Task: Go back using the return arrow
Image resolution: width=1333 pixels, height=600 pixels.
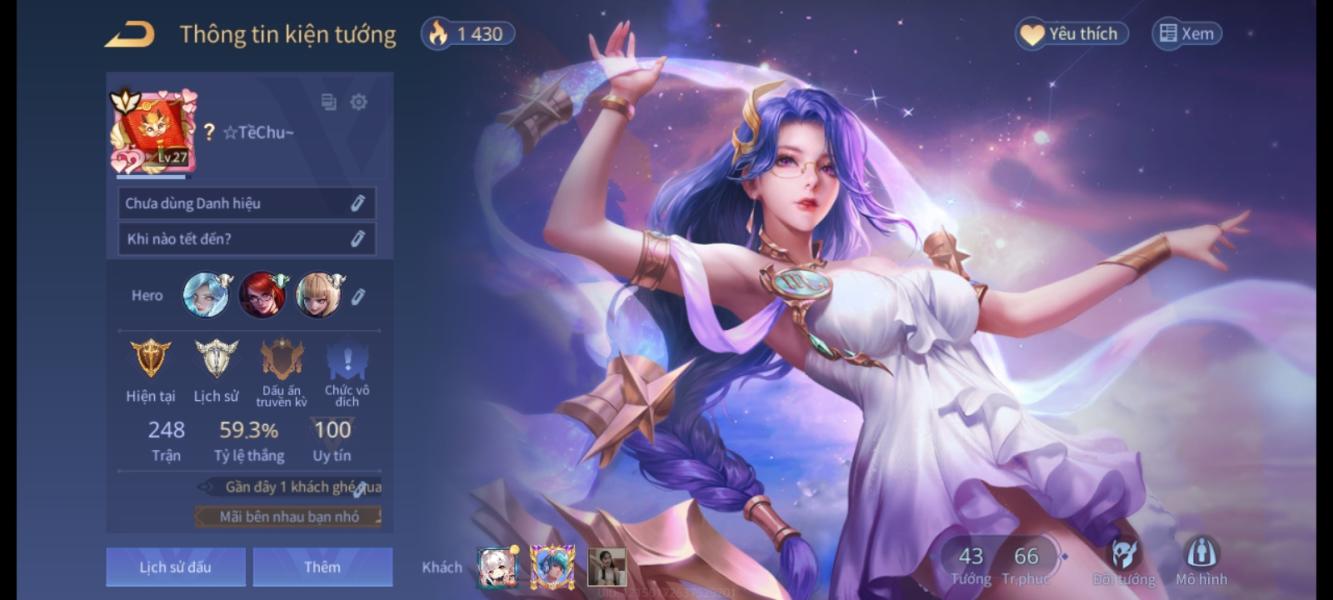Action: coord(130,35)
